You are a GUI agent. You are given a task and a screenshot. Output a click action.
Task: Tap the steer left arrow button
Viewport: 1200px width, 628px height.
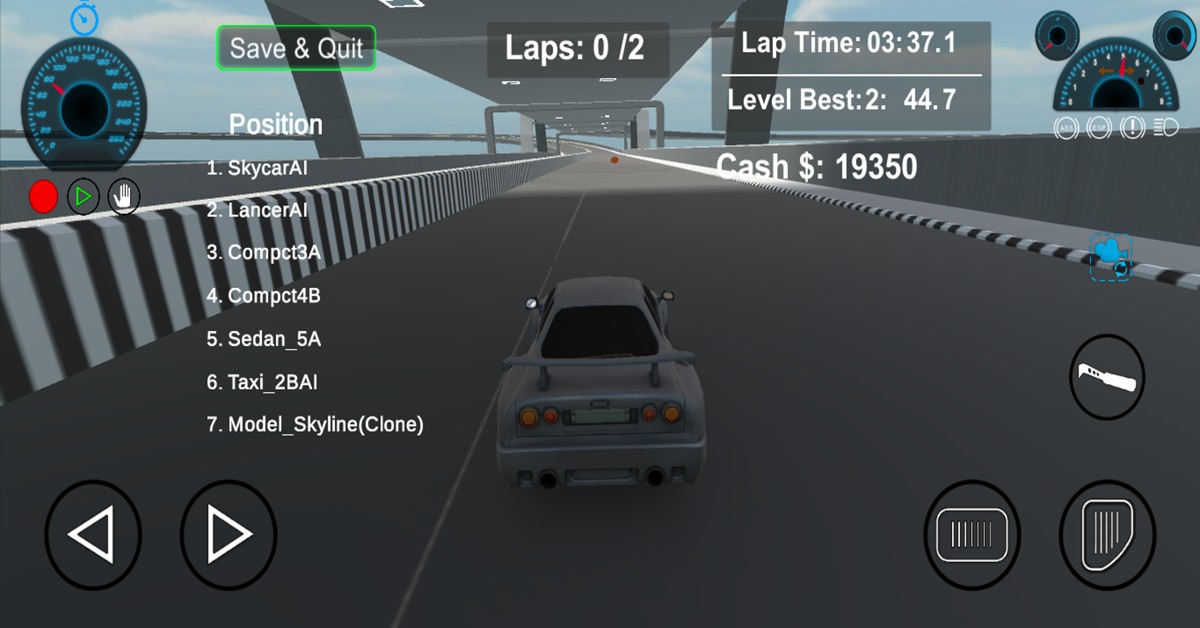click(93, 535)
